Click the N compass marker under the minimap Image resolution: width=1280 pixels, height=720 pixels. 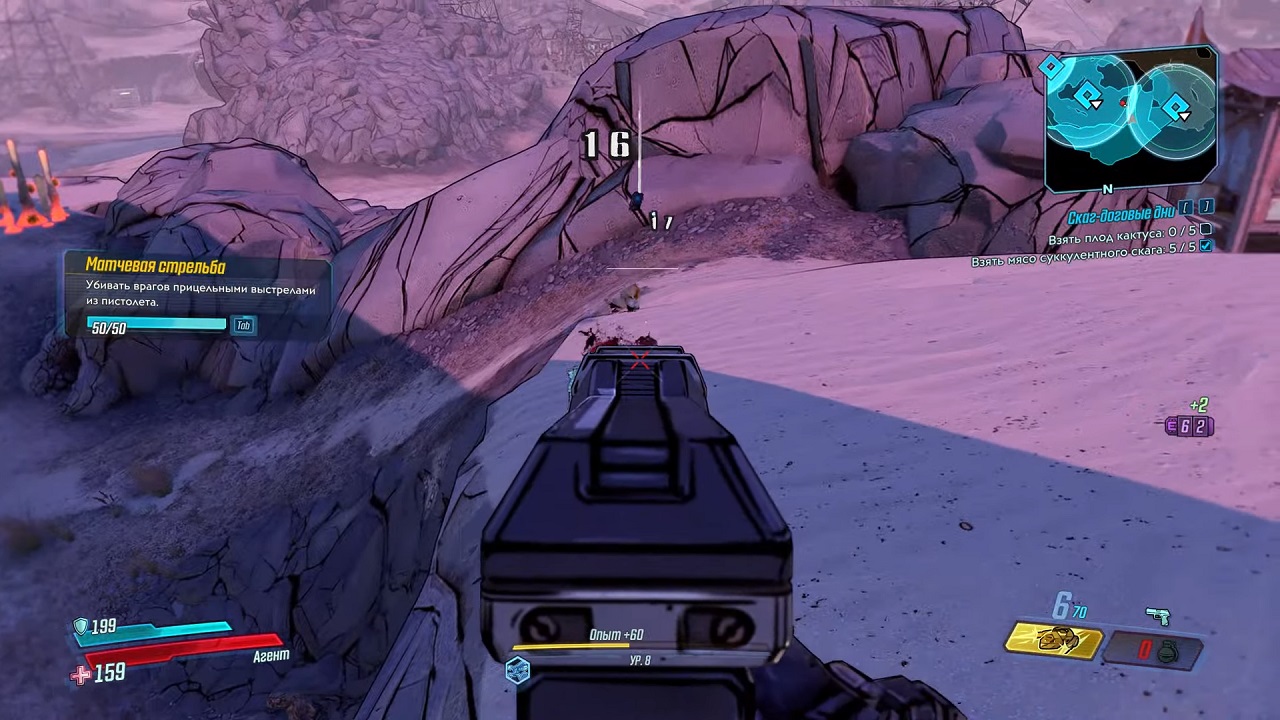[1106, 186]
